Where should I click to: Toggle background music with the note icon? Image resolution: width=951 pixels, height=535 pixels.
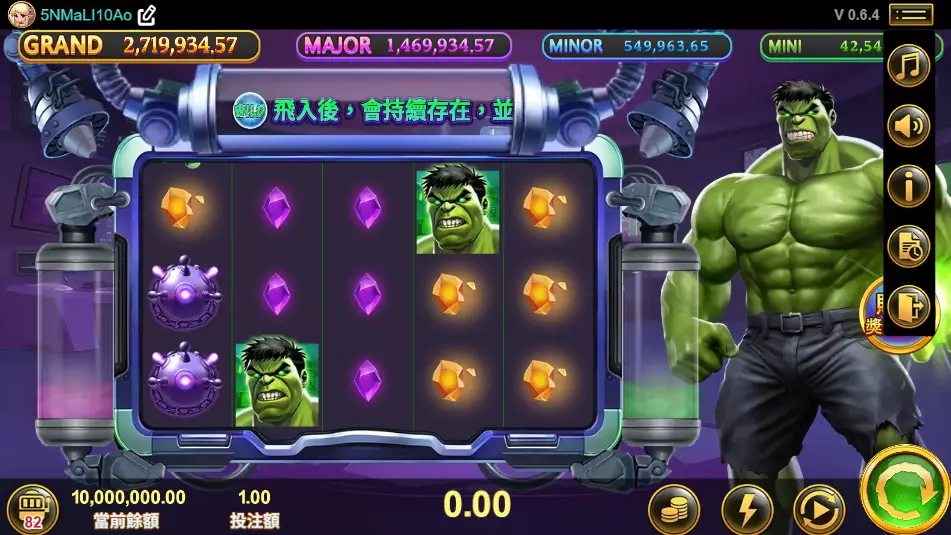909,68
